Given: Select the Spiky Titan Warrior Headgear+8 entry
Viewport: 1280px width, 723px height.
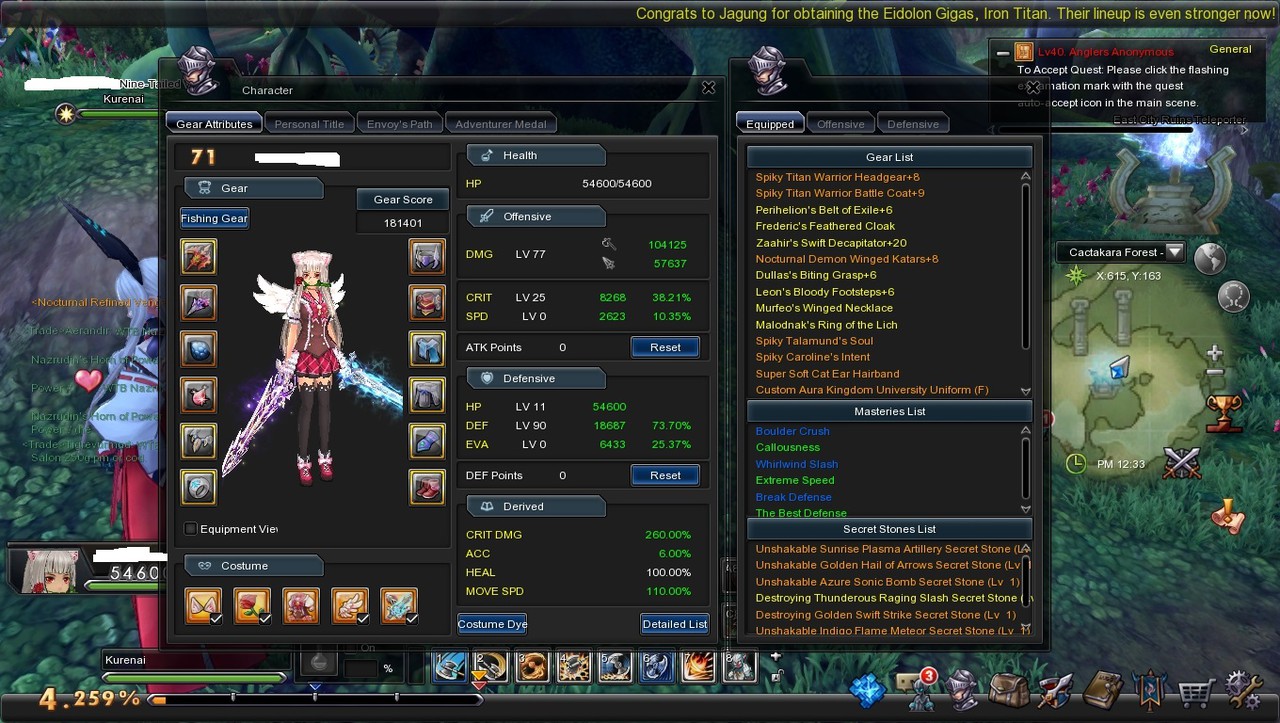Looking at the screenshot, I should click(x=837, y=177).
